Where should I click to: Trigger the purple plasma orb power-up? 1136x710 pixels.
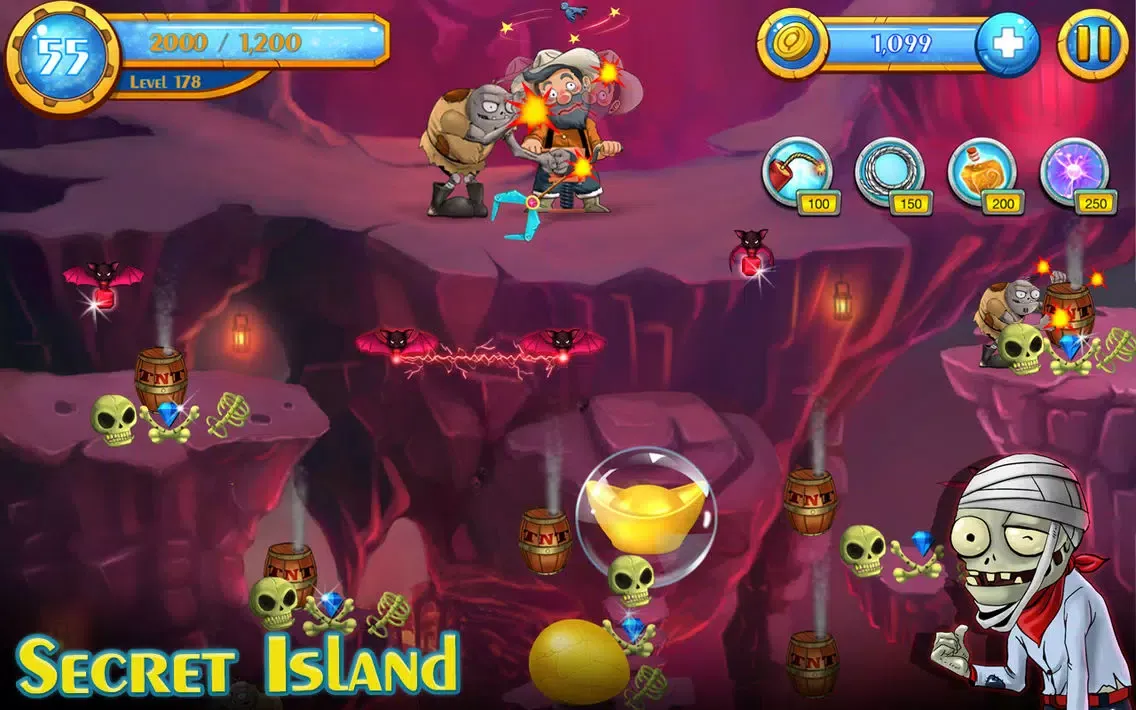tap(1074, 172)
